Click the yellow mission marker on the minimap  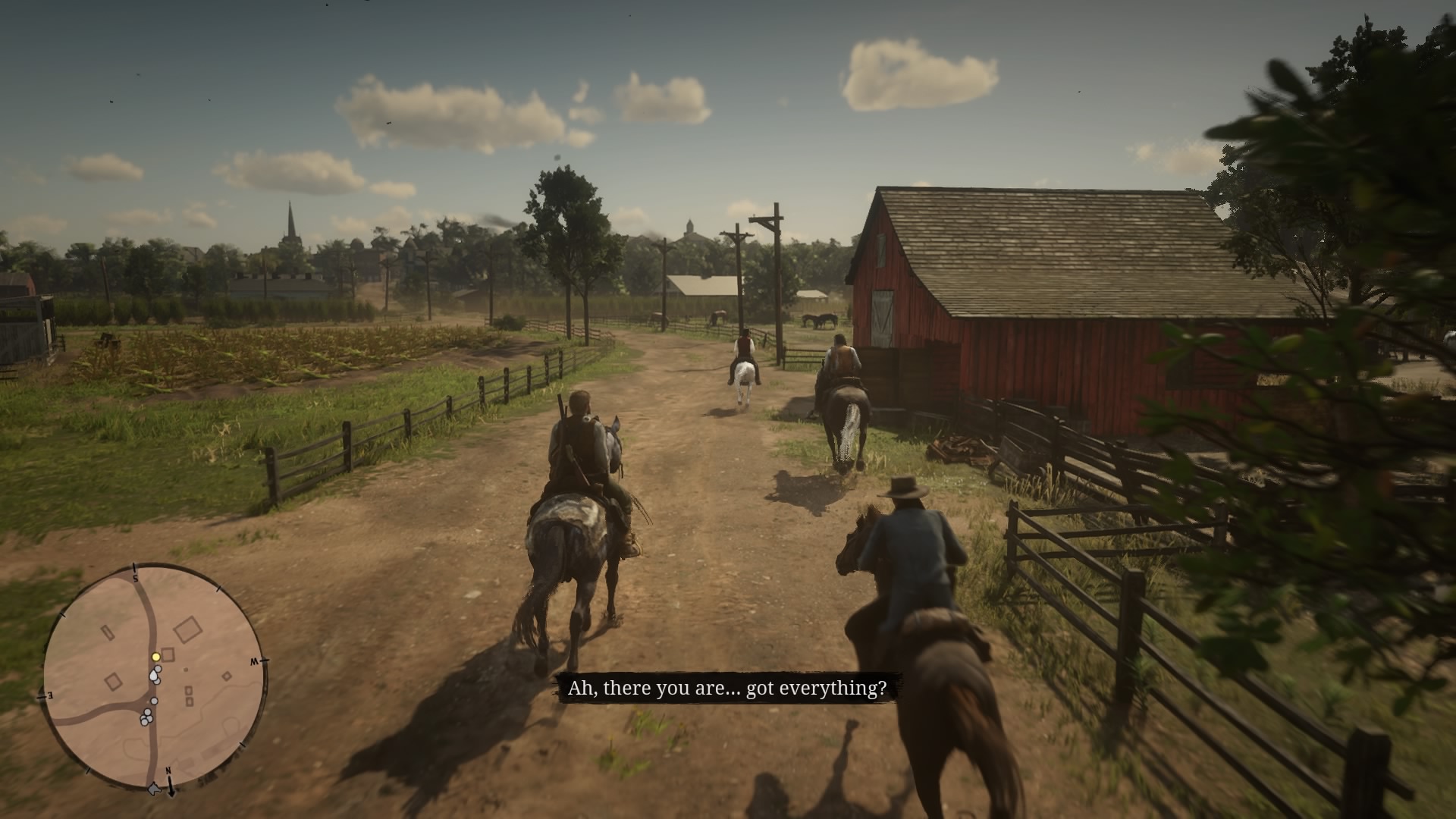tap(155, 657)
